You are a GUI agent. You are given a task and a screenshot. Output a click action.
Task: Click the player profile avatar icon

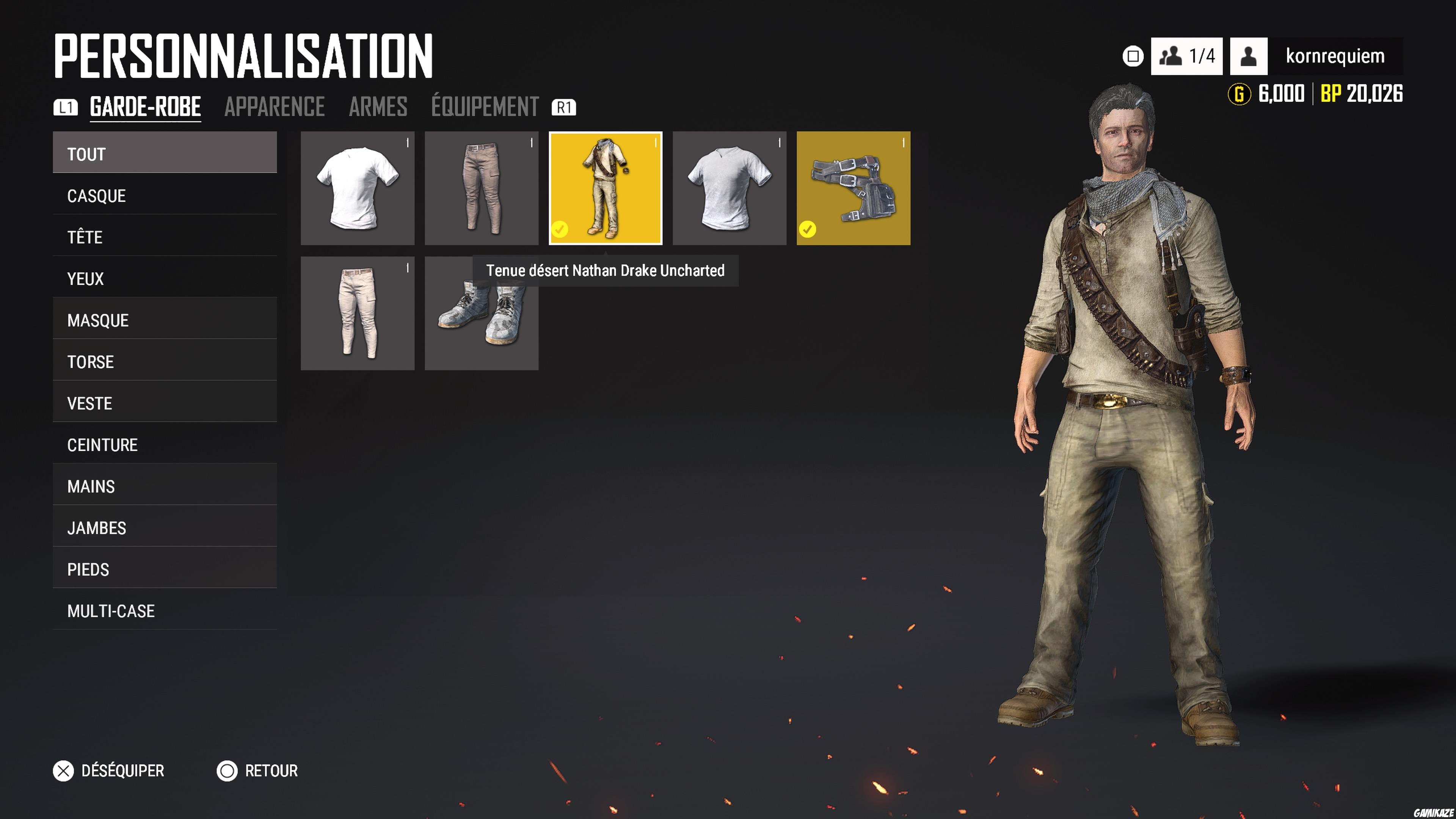coord(1247,55)
